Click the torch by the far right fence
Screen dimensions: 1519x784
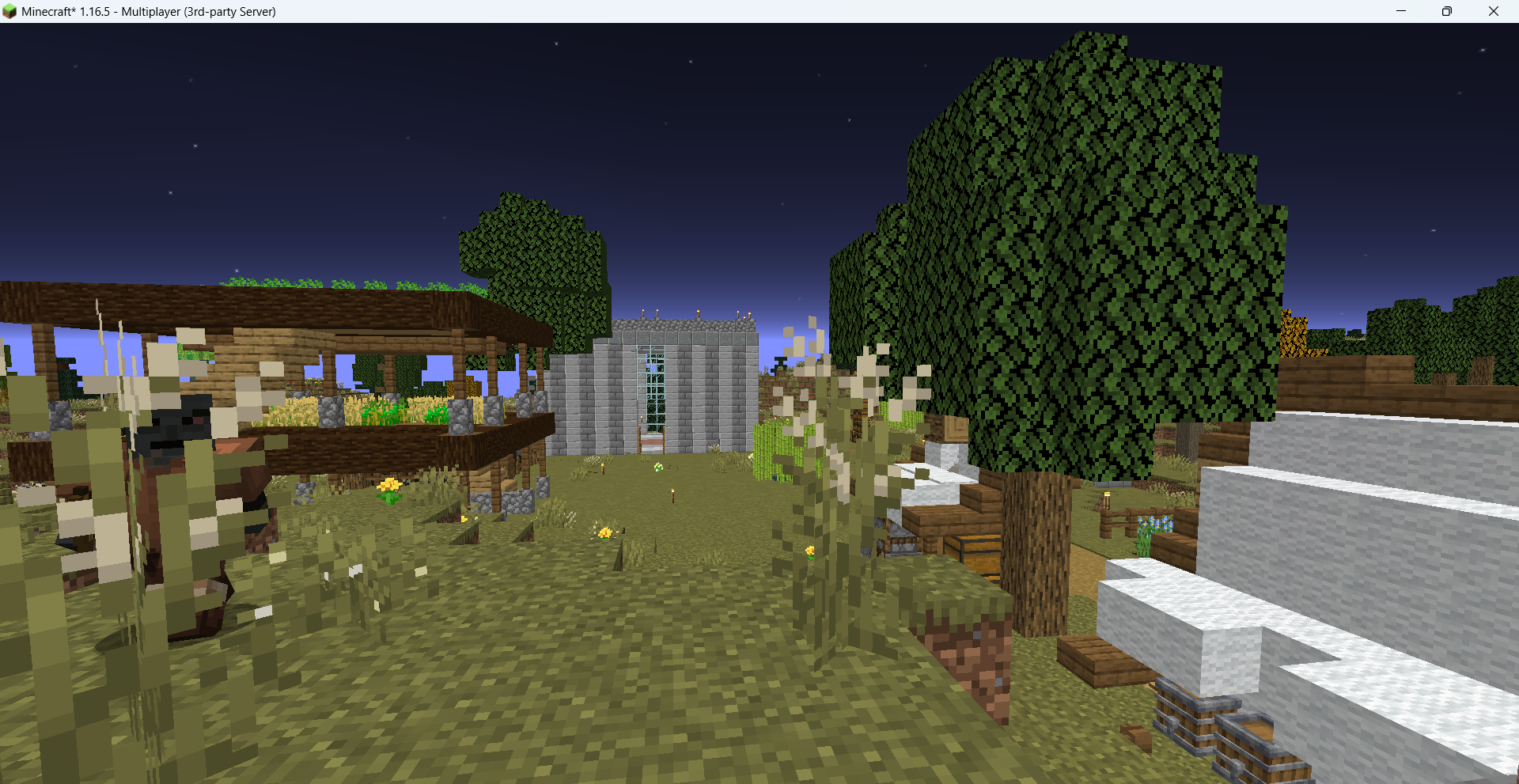click(1107, 499)
